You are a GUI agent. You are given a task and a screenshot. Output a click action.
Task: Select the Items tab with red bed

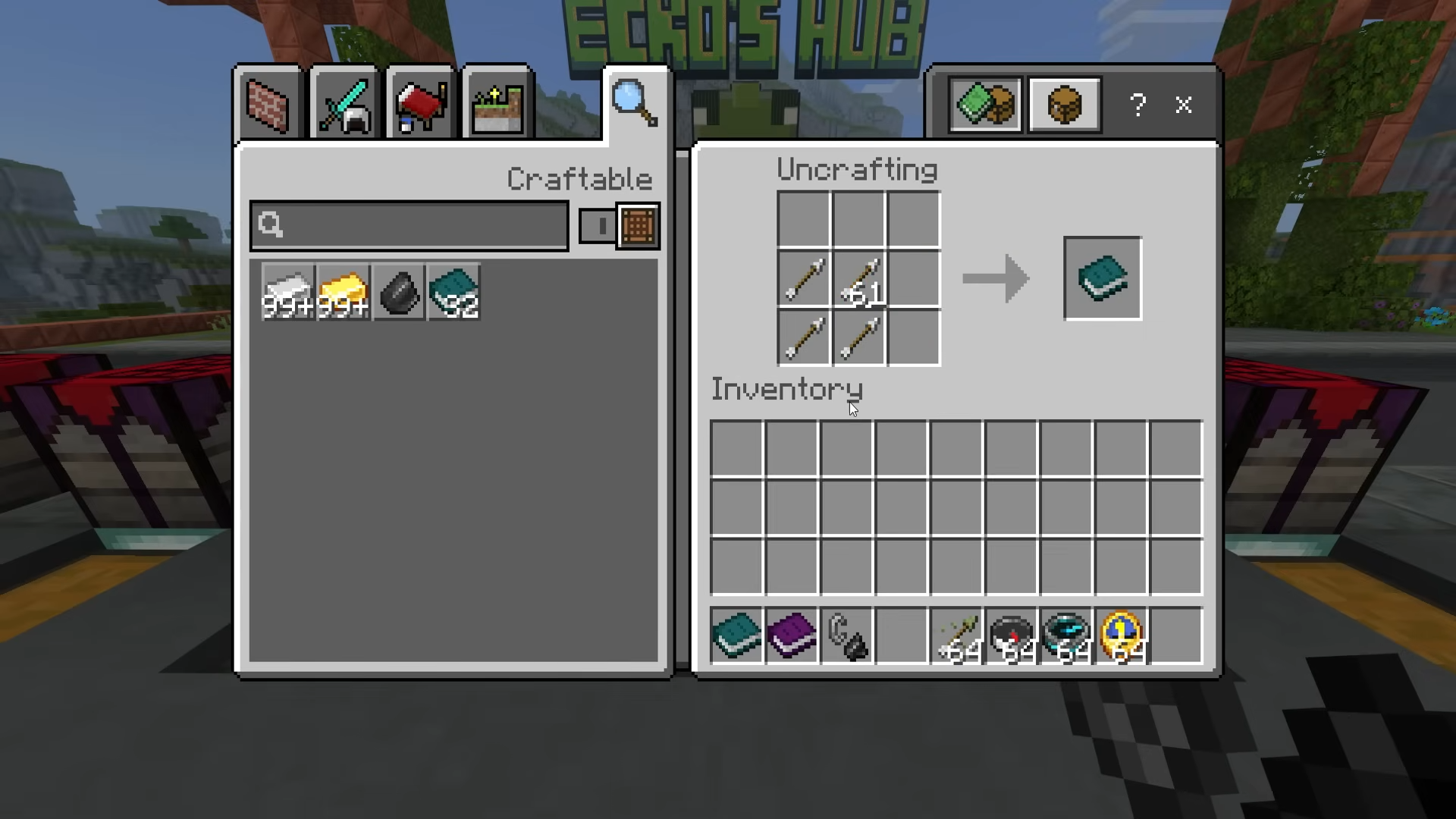click(x=420, y=105)
